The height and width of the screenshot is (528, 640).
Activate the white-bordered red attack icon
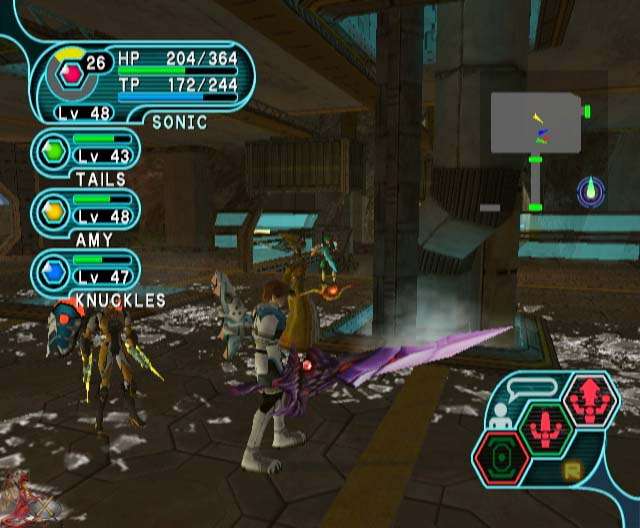(591, 400)
